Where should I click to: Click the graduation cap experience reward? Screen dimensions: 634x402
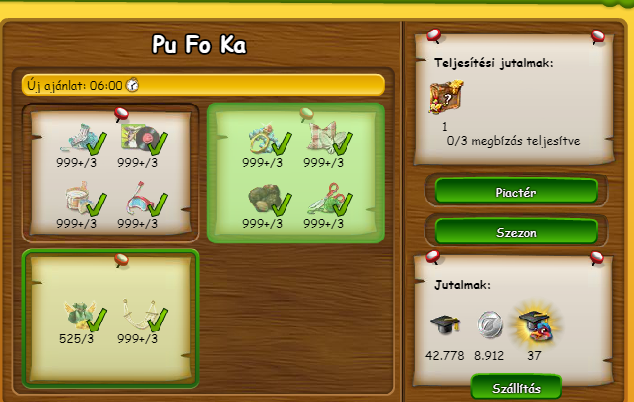[x=444, y=323]
